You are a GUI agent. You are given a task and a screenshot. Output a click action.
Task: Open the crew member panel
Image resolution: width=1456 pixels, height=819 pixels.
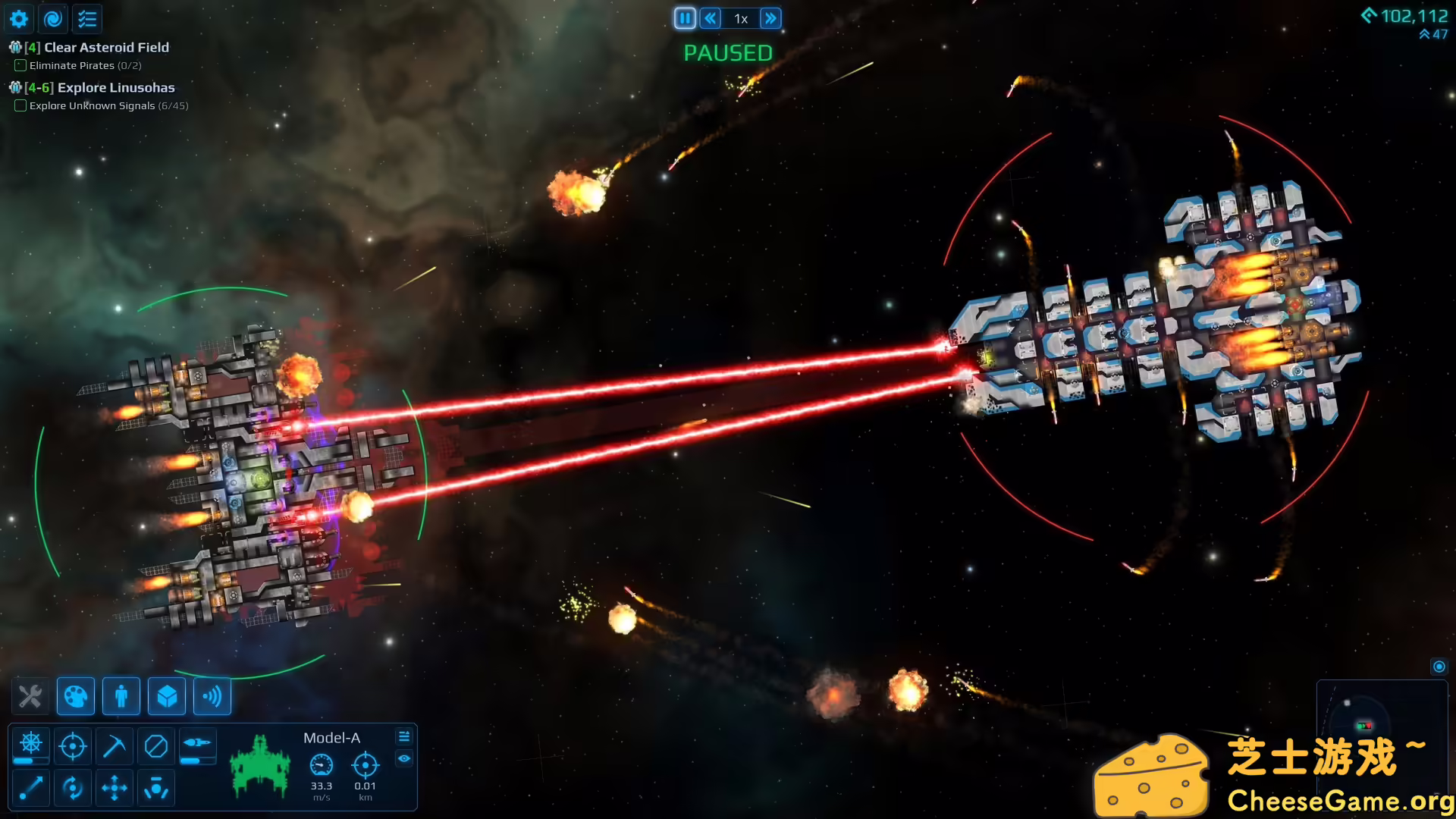click(121, 696)
